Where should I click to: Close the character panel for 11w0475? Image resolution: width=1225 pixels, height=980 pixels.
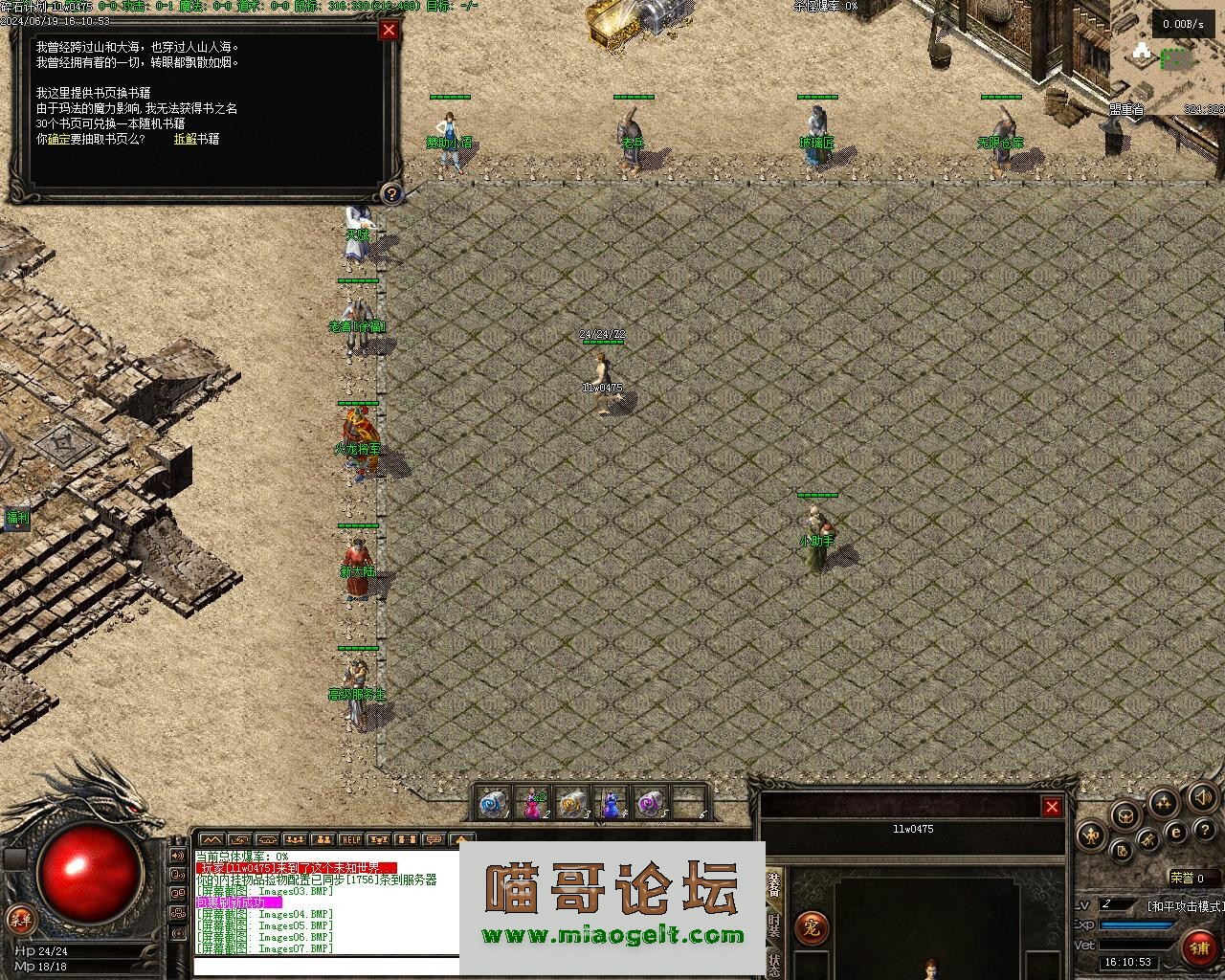click(1052, 807)
